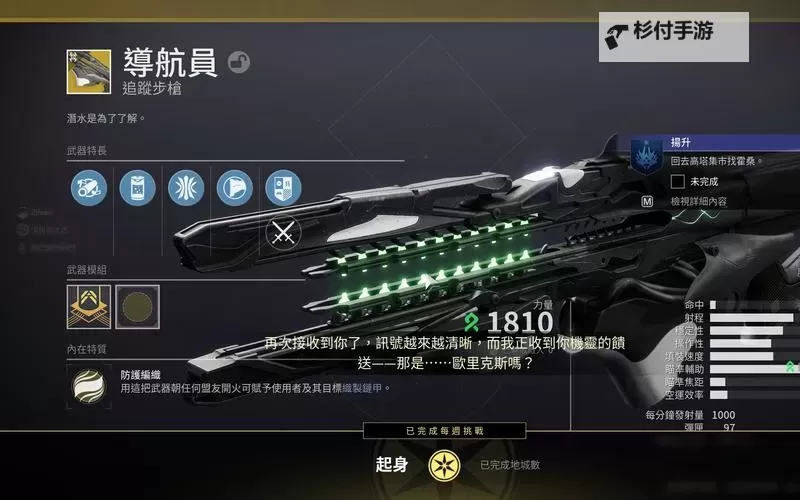Toggle the lock icon beside the weapon name
Screen dimensions: 800x500
(239, 63)
